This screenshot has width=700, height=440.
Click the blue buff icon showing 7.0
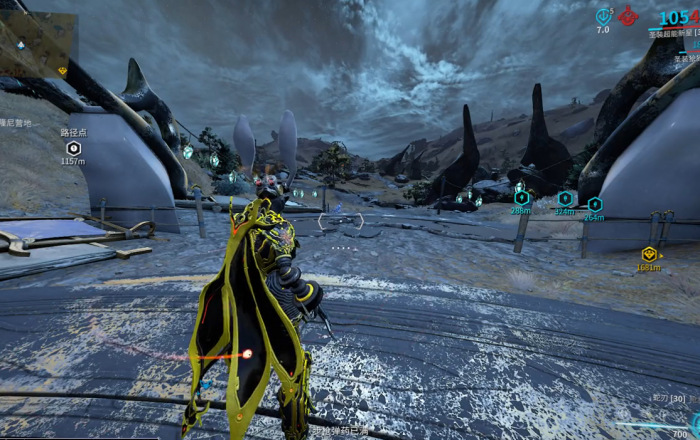(603, 16)
